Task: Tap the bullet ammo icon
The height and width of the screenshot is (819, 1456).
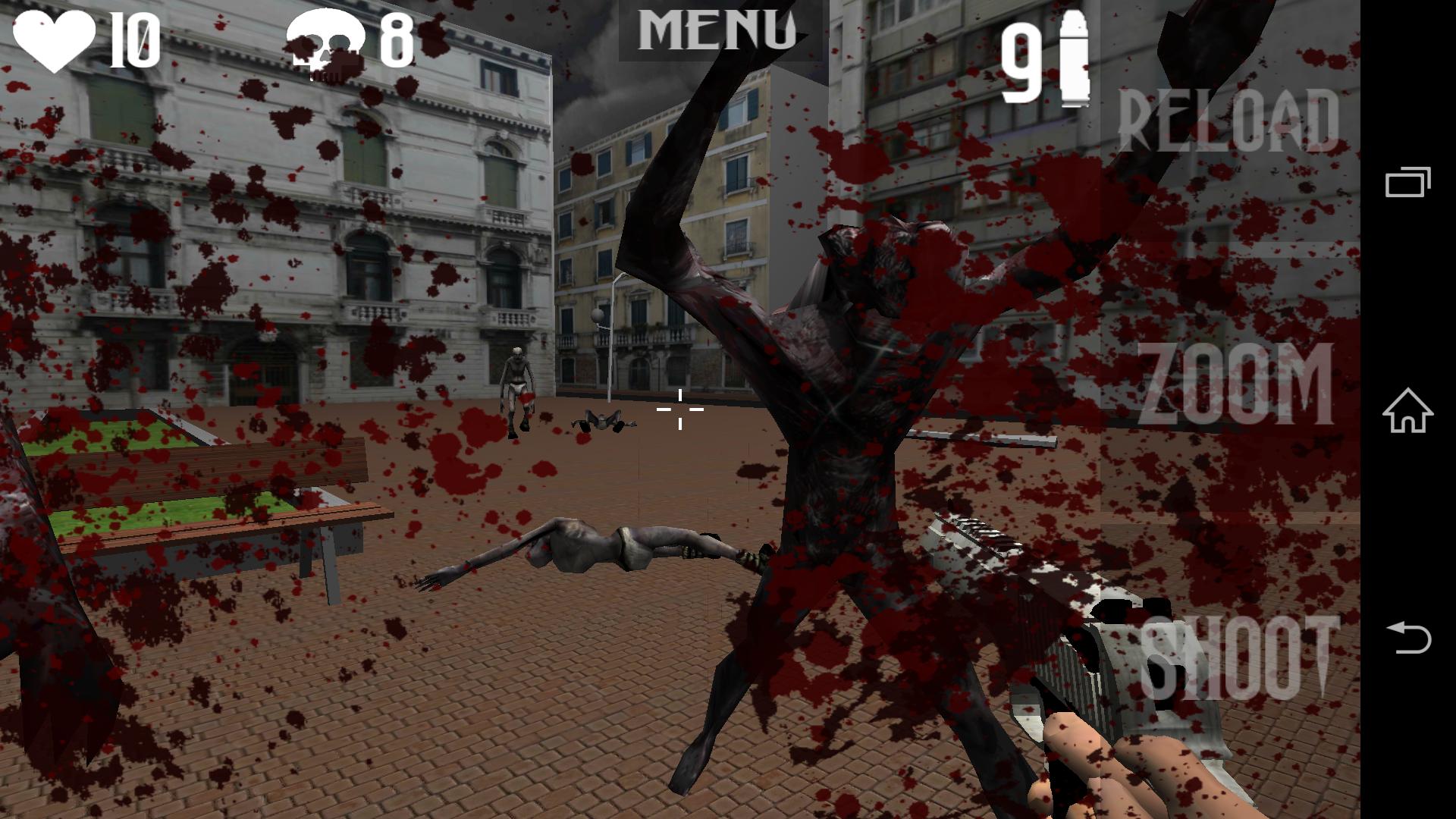Action: 1073,57
